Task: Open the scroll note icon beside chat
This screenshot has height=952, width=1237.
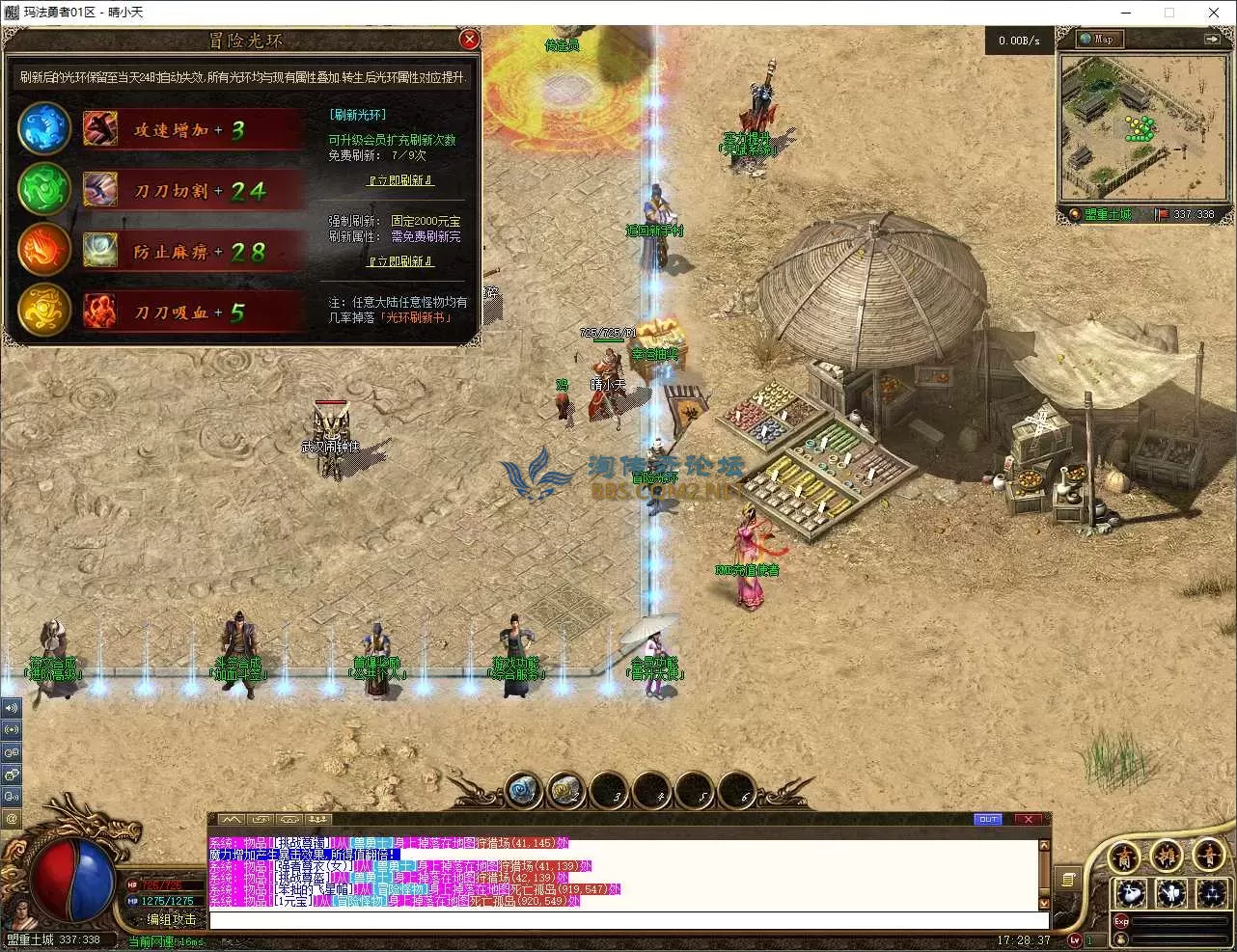Action: point(1068,880)
